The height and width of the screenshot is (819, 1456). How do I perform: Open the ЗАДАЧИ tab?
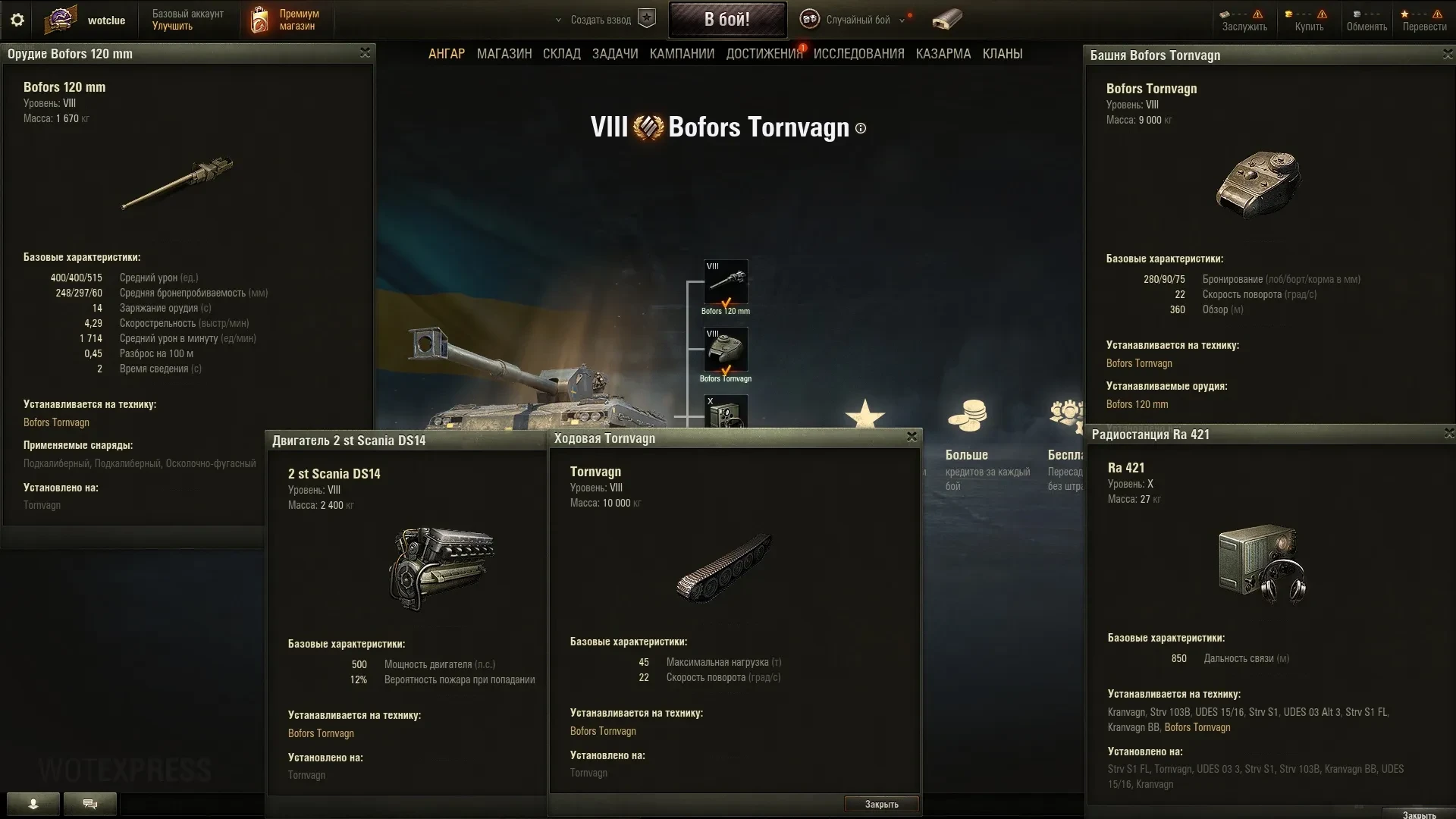point(615,54)
